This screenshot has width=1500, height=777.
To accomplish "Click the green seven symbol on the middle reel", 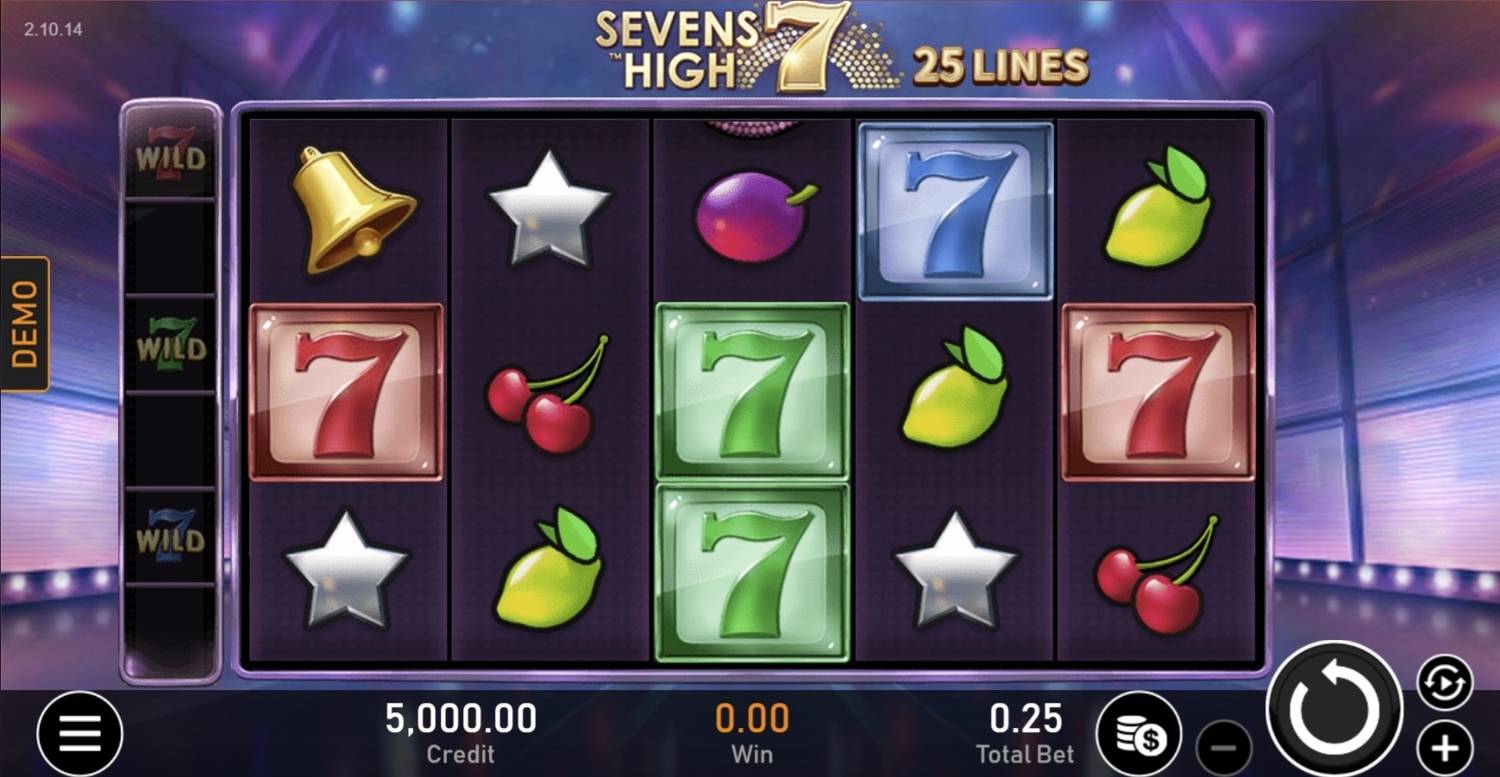I will pos(752,390).
